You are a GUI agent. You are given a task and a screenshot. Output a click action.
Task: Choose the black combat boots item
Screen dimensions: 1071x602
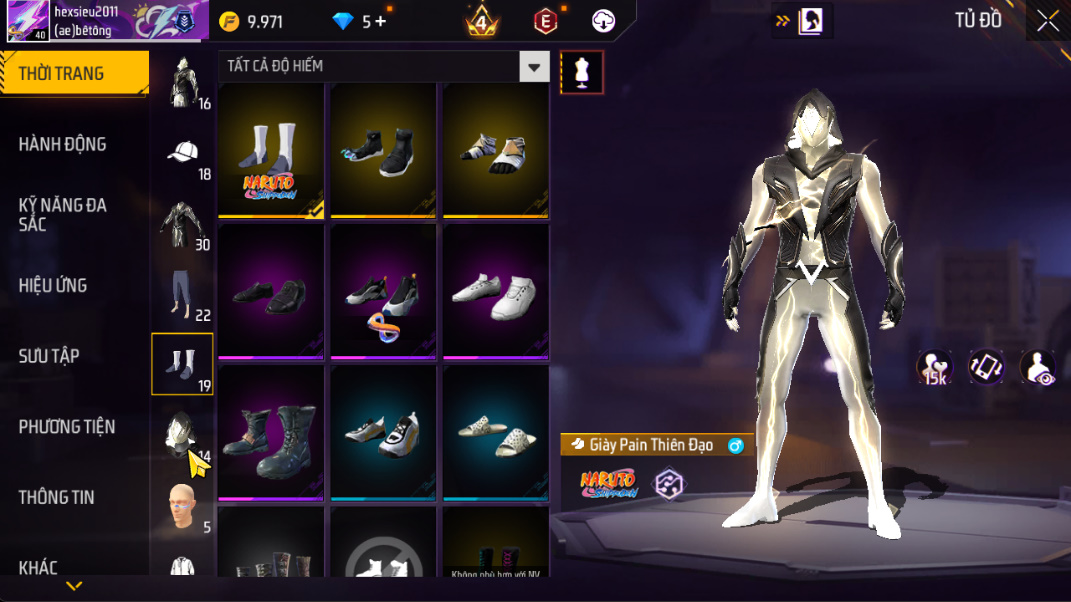pos(271,433)
